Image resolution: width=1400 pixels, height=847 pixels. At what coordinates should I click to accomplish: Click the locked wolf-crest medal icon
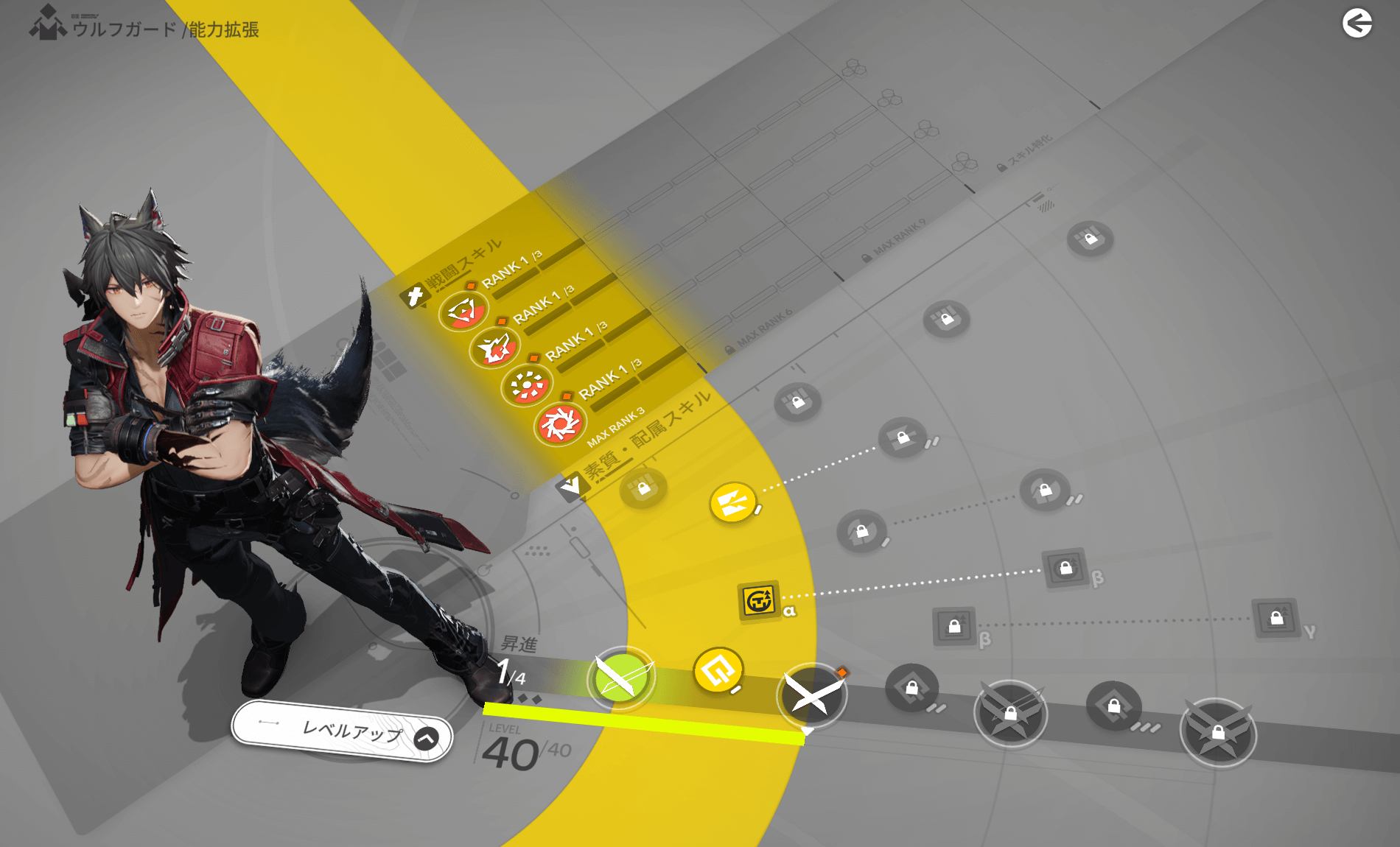(1012, 714)
